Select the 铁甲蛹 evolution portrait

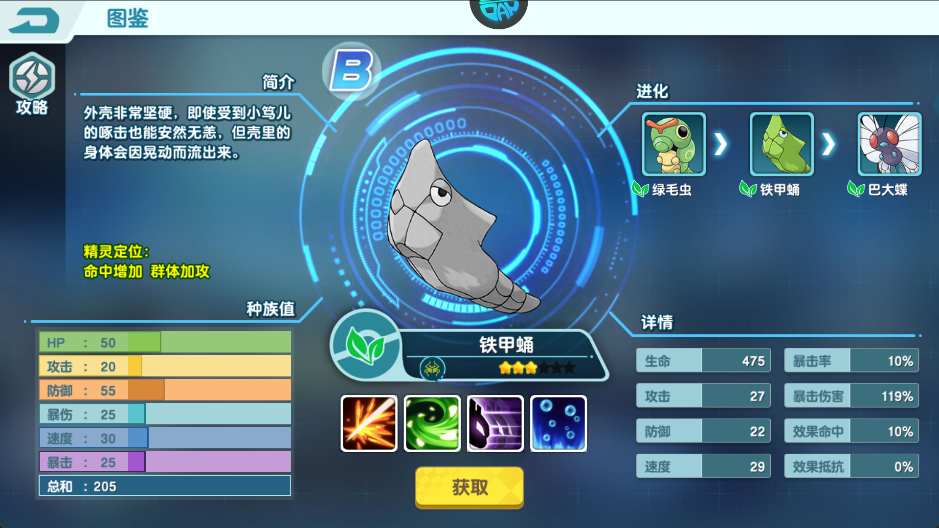pos(781,144)
